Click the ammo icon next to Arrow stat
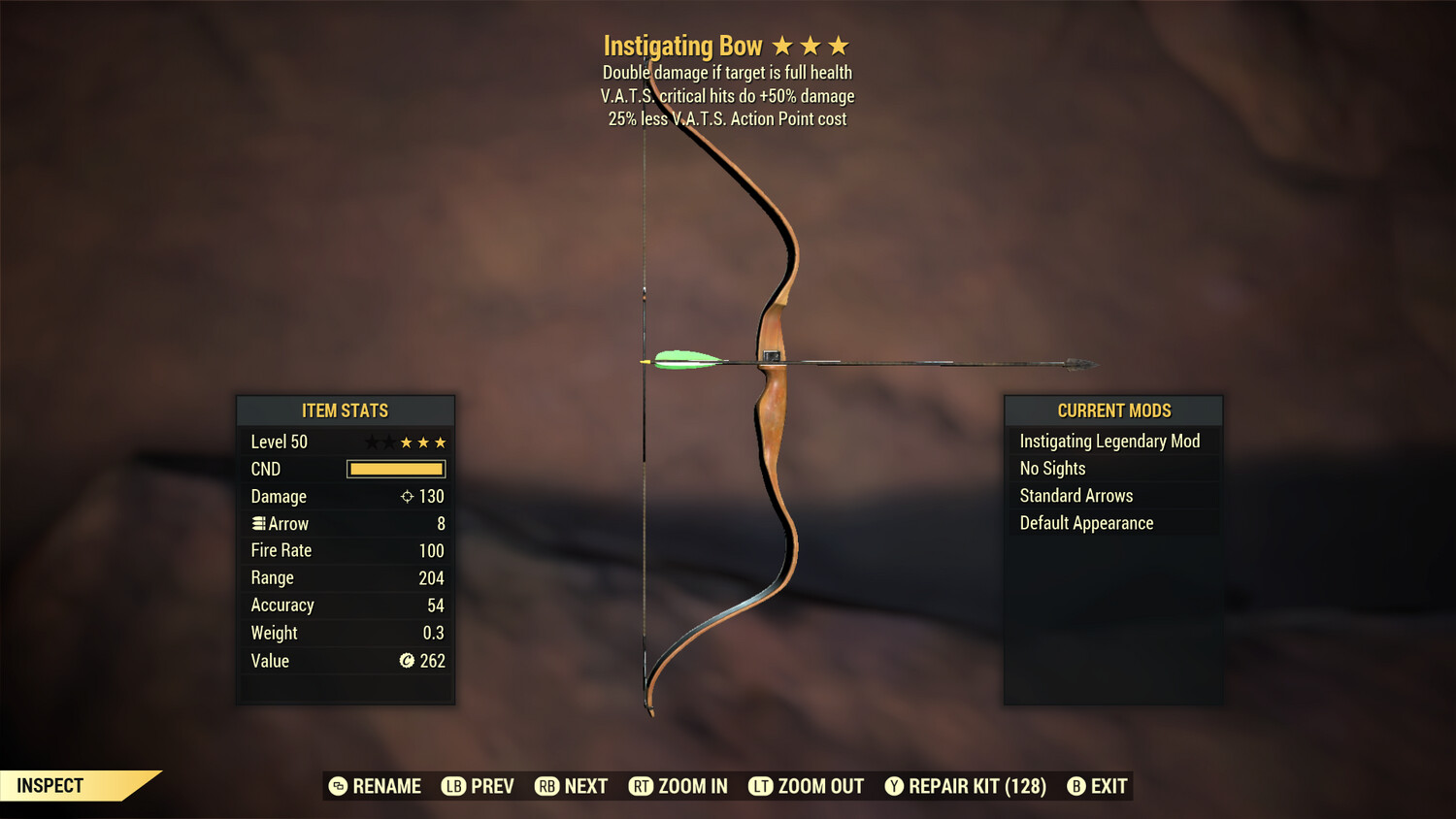This screenshot has width=1456, height=819. pos(257,523)
